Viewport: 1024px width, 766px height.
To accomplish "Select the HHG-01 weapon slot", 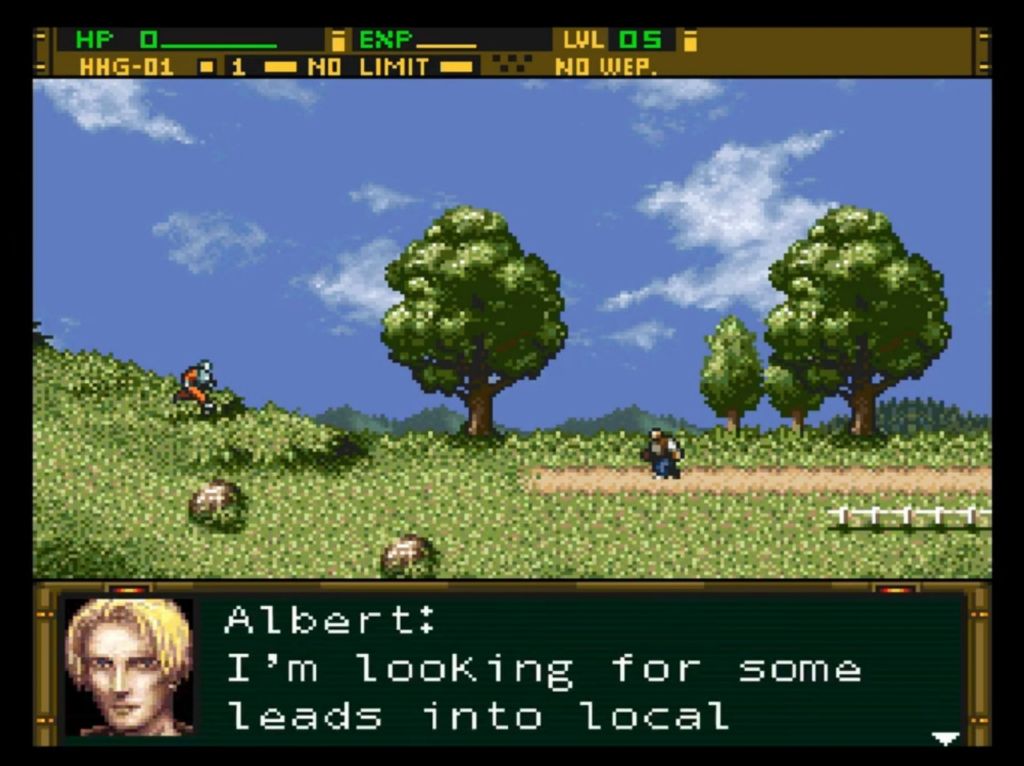I will [126, 67].
